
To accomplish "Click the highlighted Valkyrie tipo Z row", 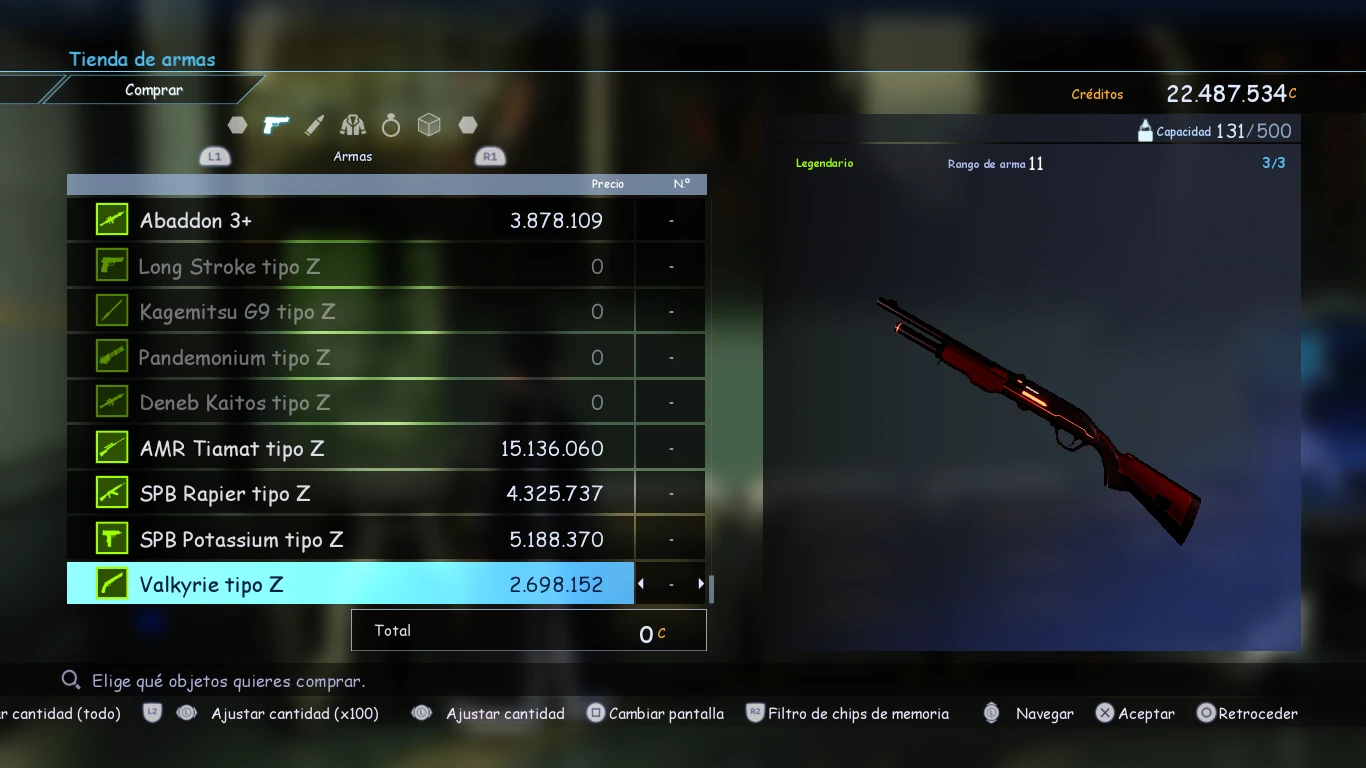I will pos(350,584).
